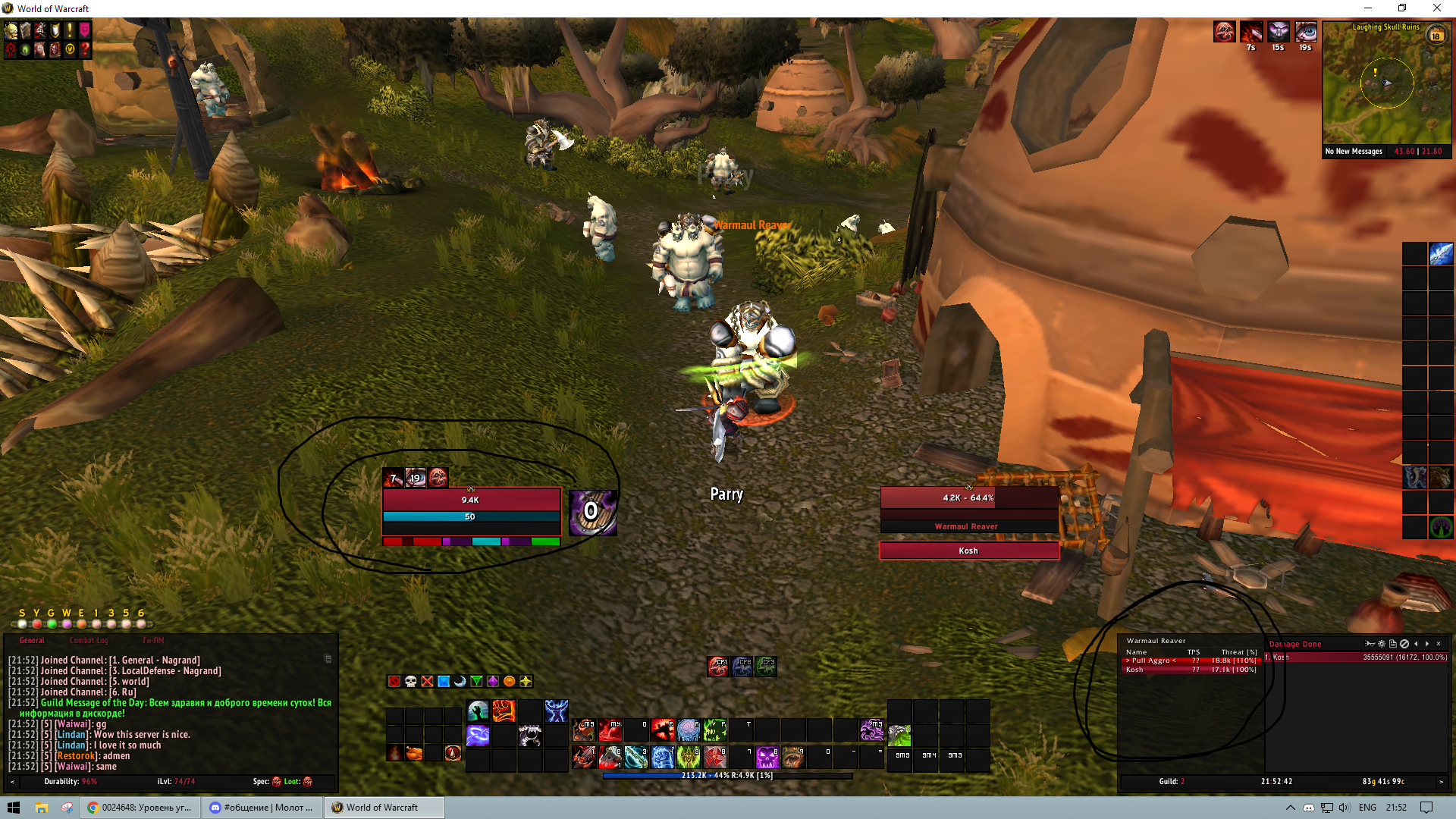
Task: Click the Durability readout on the info bar
Action: pyautogui.click(x=70, y=782)
